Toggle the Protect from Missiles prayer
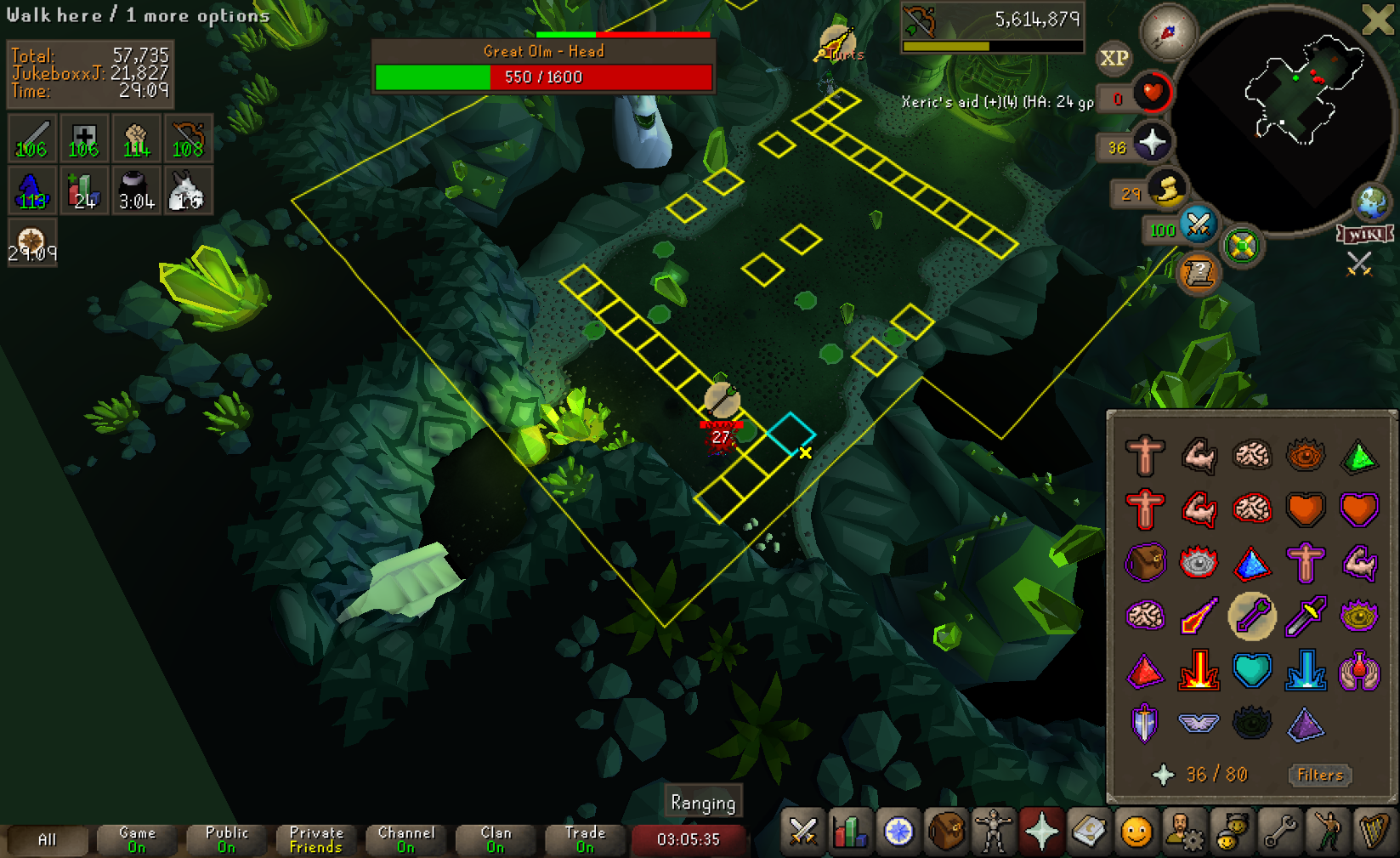This screenshot has width=1400, height=858. 1251,617
